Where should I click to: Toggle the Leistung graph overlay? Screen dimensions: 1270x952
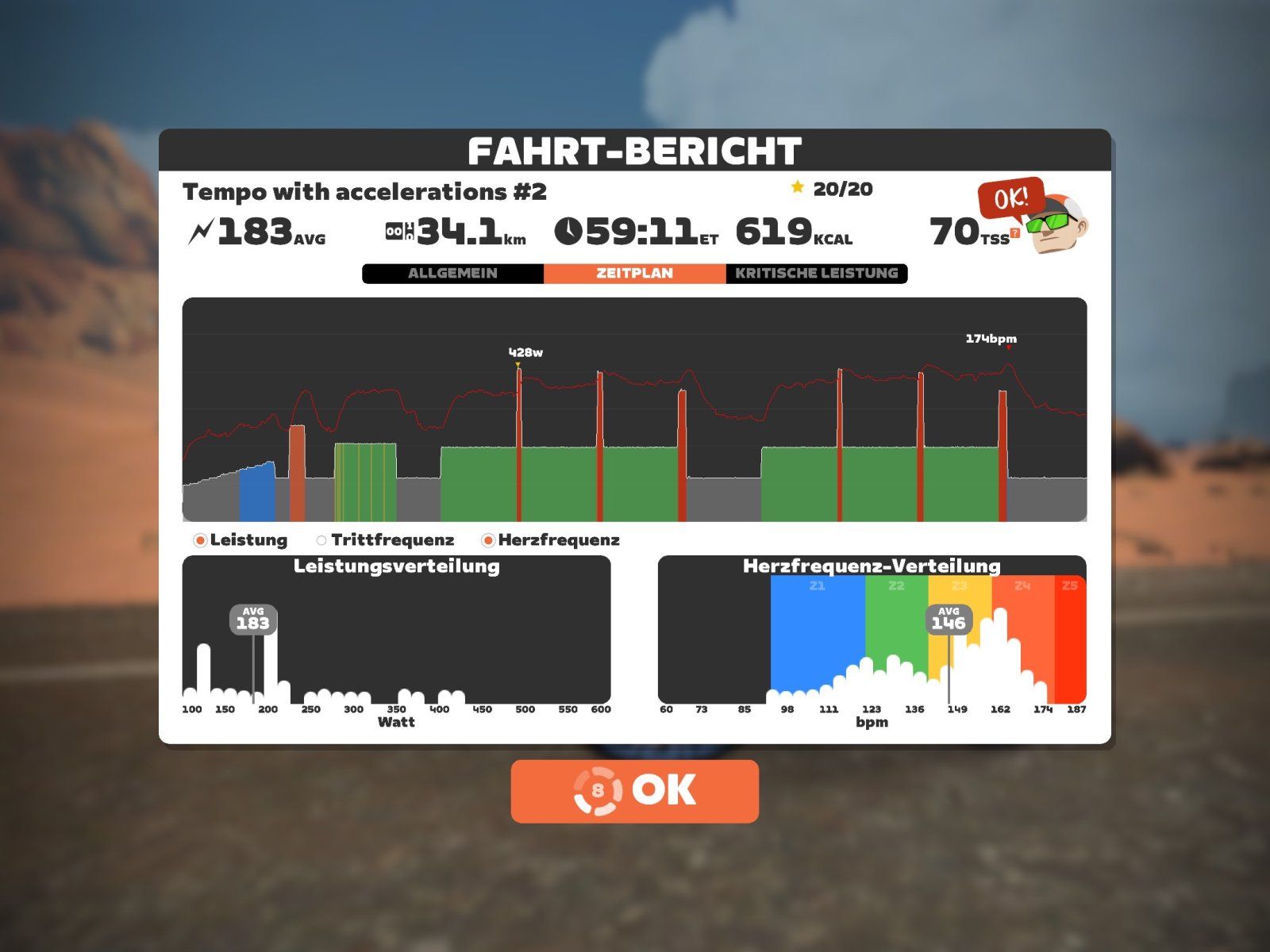point(200,540)
